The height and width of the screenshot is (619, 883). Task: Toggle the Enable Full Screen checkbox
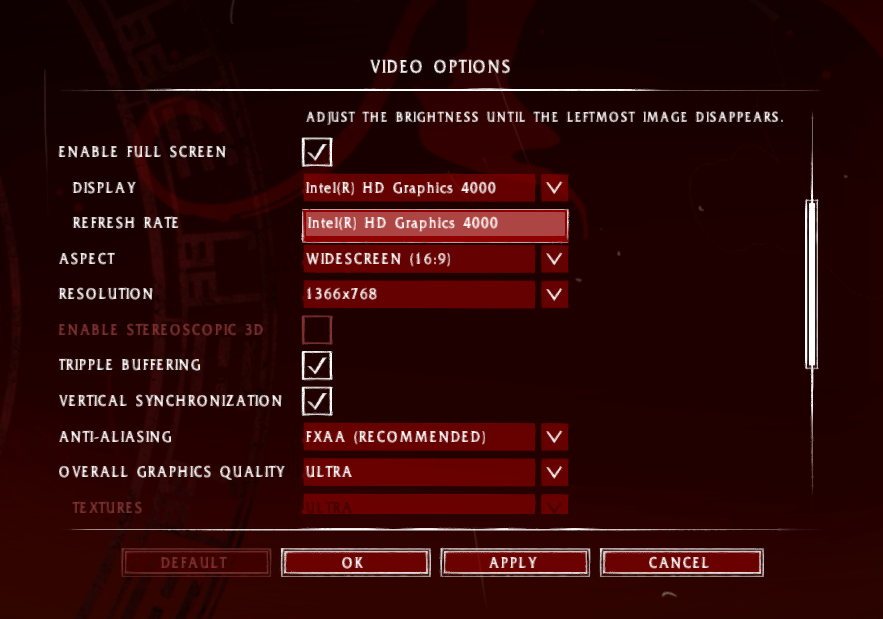(317, 152)
